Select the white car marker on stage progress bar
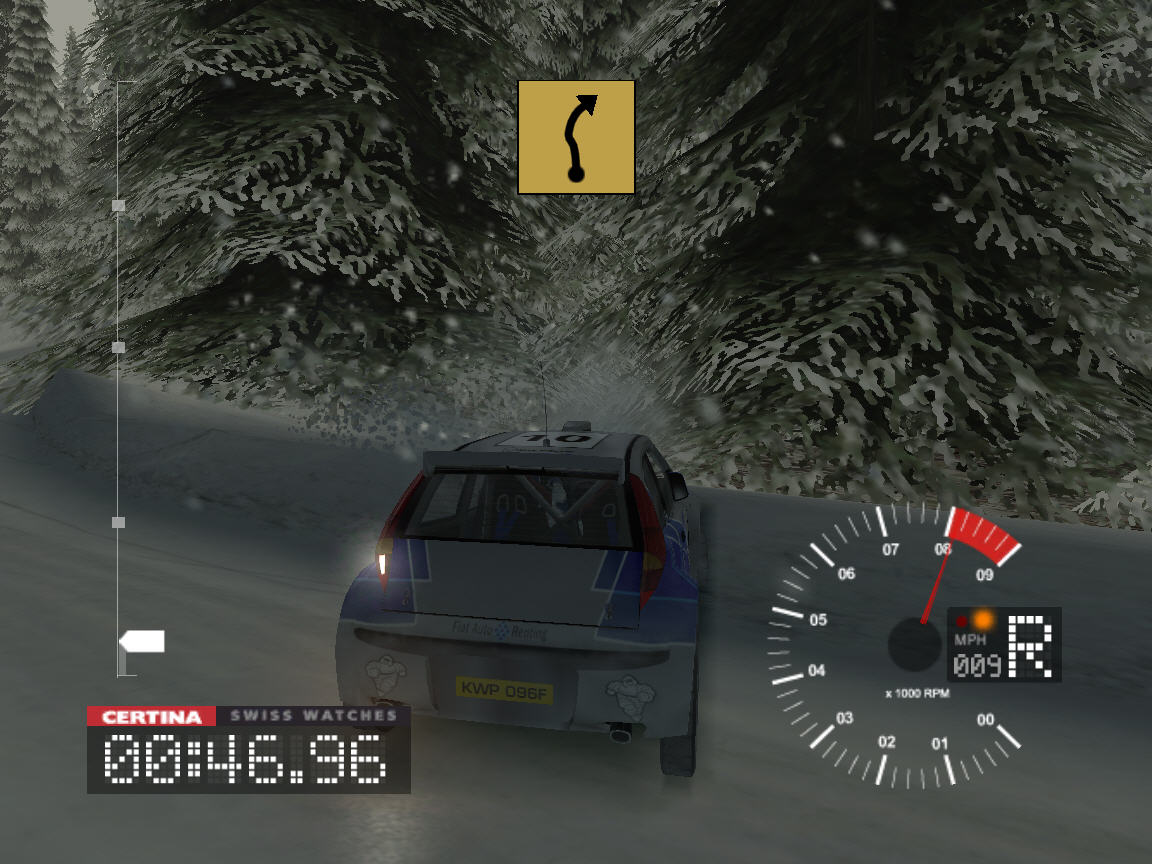Screen dimensions: 1152x864 142,641
